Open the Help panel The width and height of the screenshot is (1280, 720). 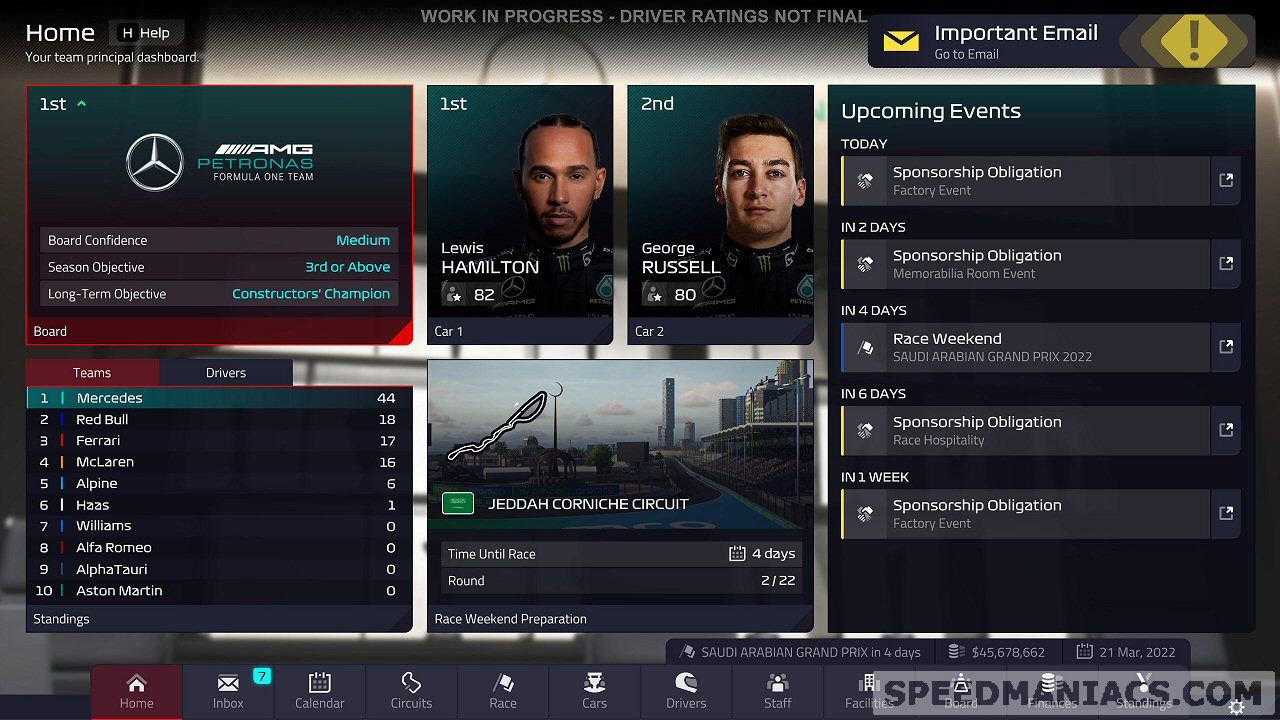pos(146,33)
